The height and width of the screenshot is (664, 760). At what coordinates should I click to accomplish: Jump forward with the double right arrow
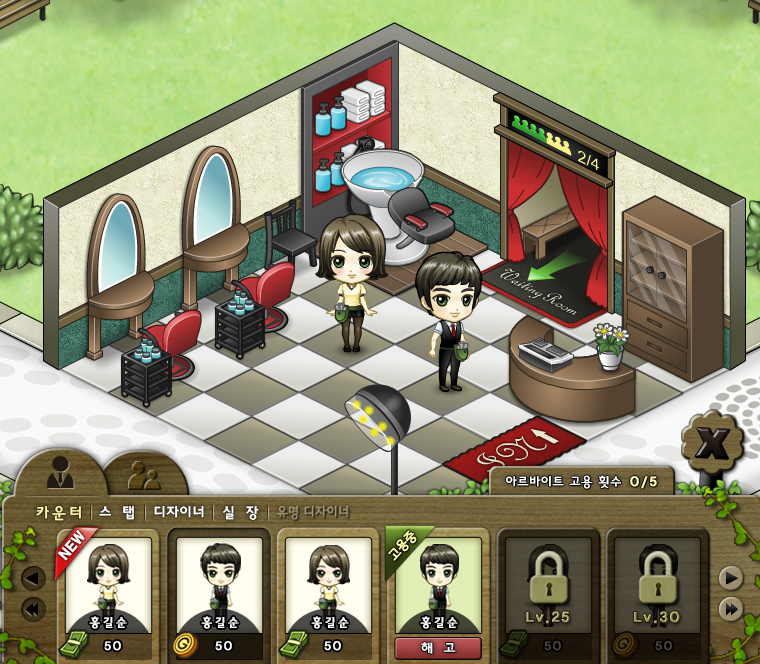[731, 609]
